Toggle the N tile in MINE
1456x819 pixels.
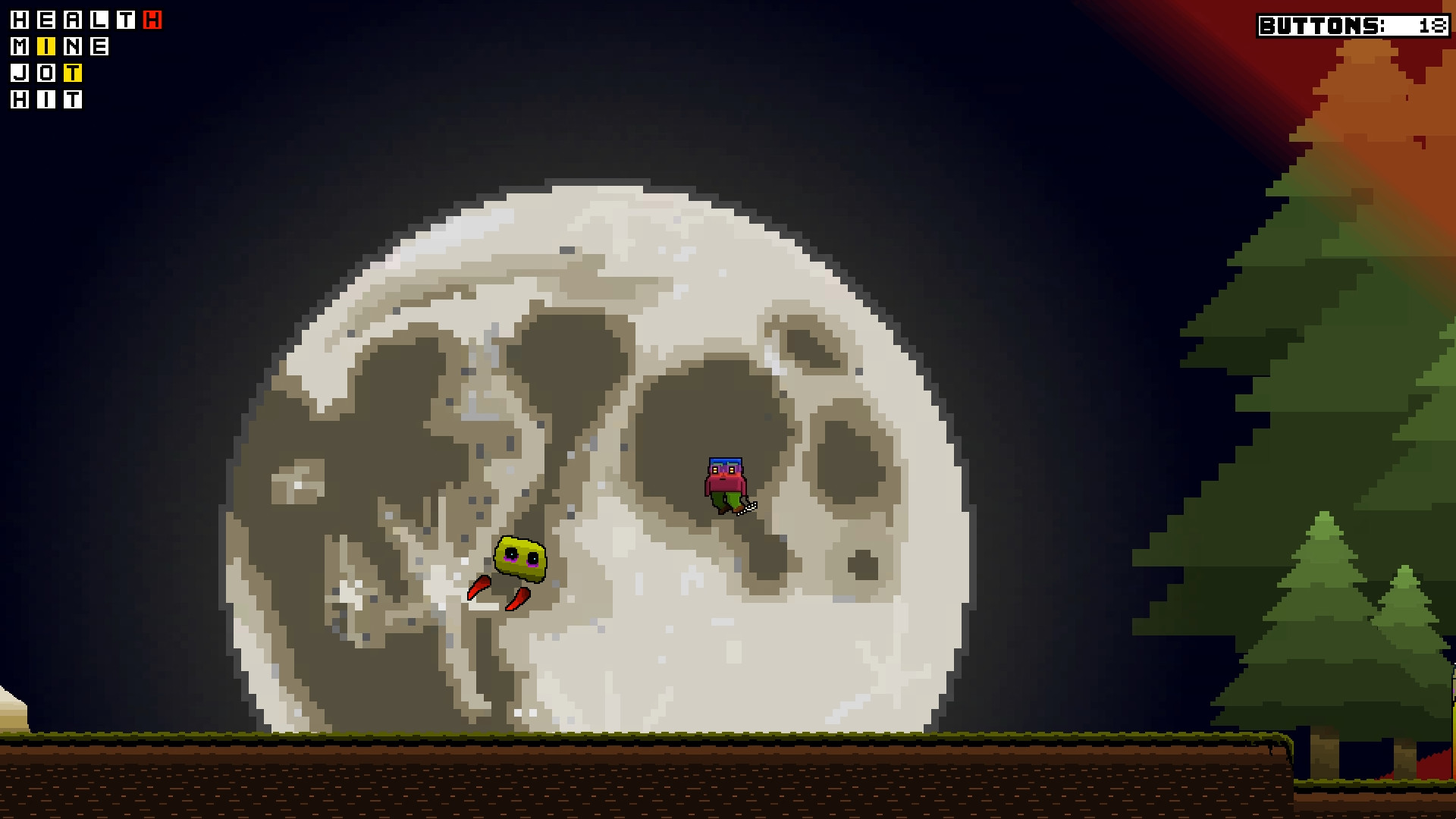[73, 47]
